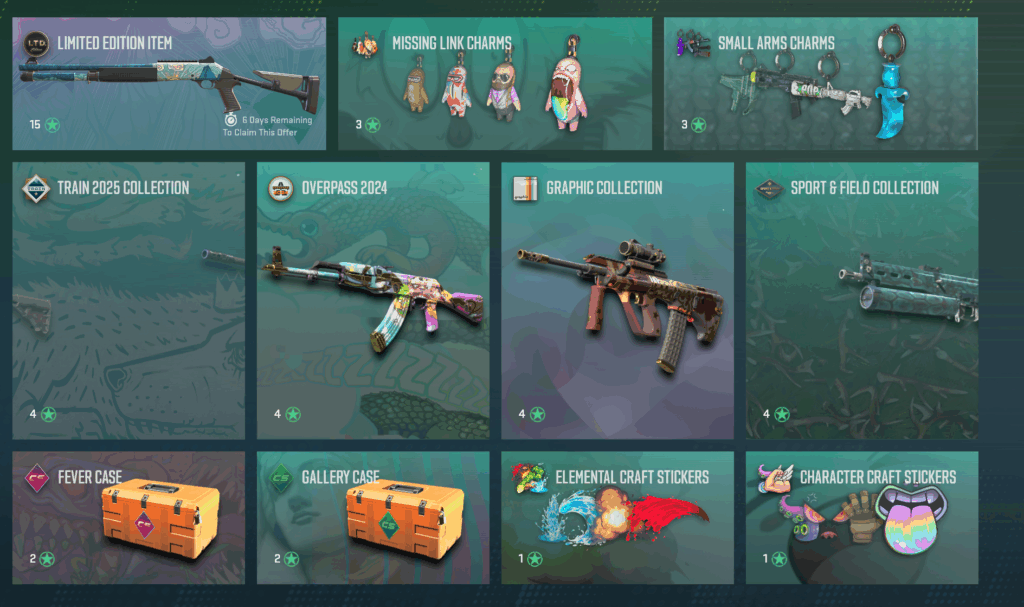1024x607 pixels.
Task: Select the Gallery Case tile
Action: click(x=373, y=517)
